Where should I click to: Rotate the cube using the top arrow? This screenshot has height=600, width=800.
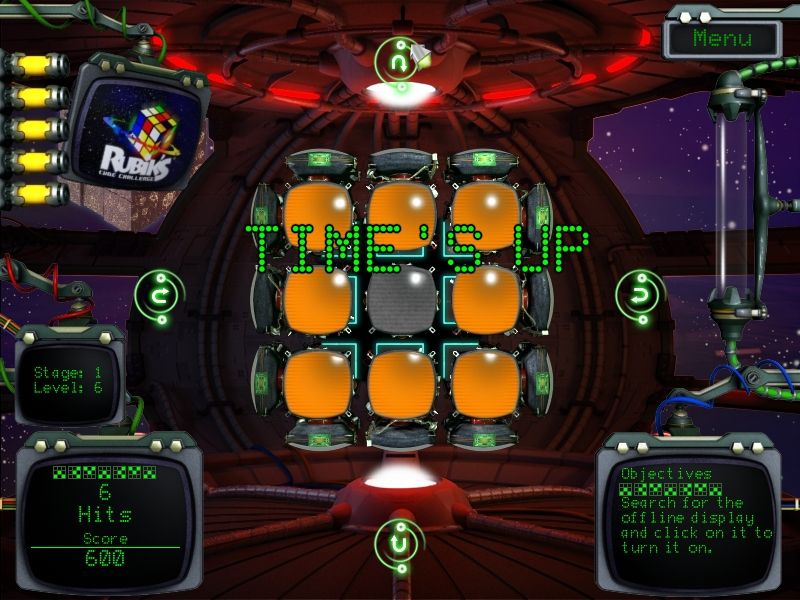coord(398,60)
